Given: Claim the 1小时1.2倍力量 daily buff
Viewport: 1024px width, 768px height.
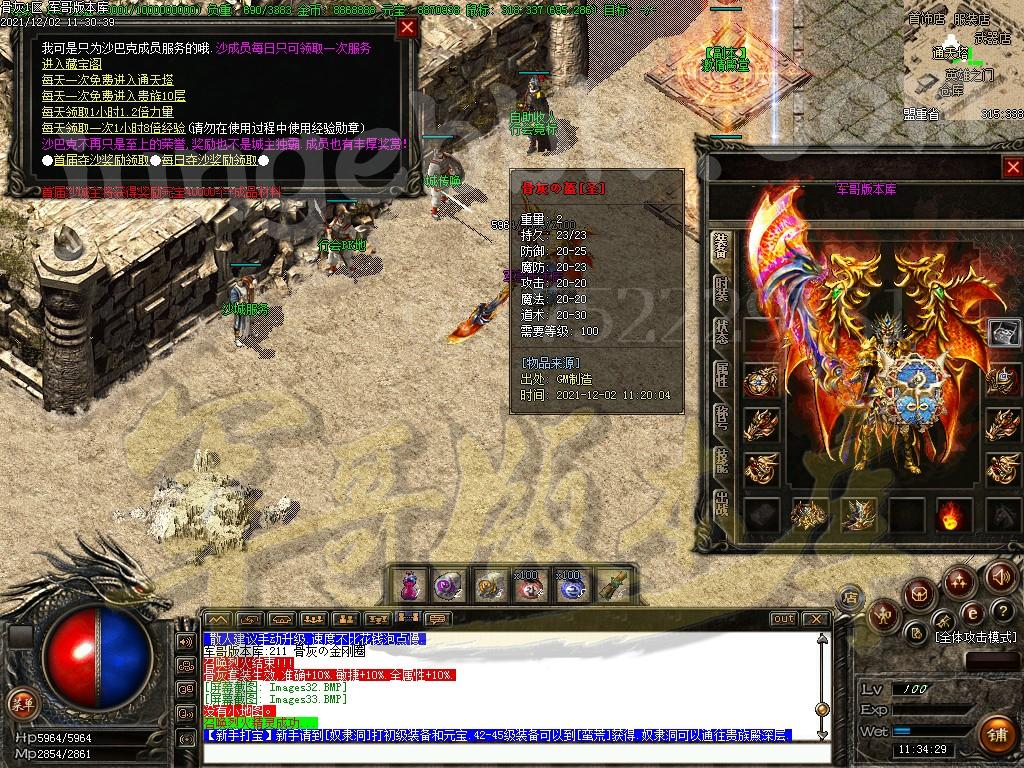Looking at the screenshot, I should tap(107, 112).
